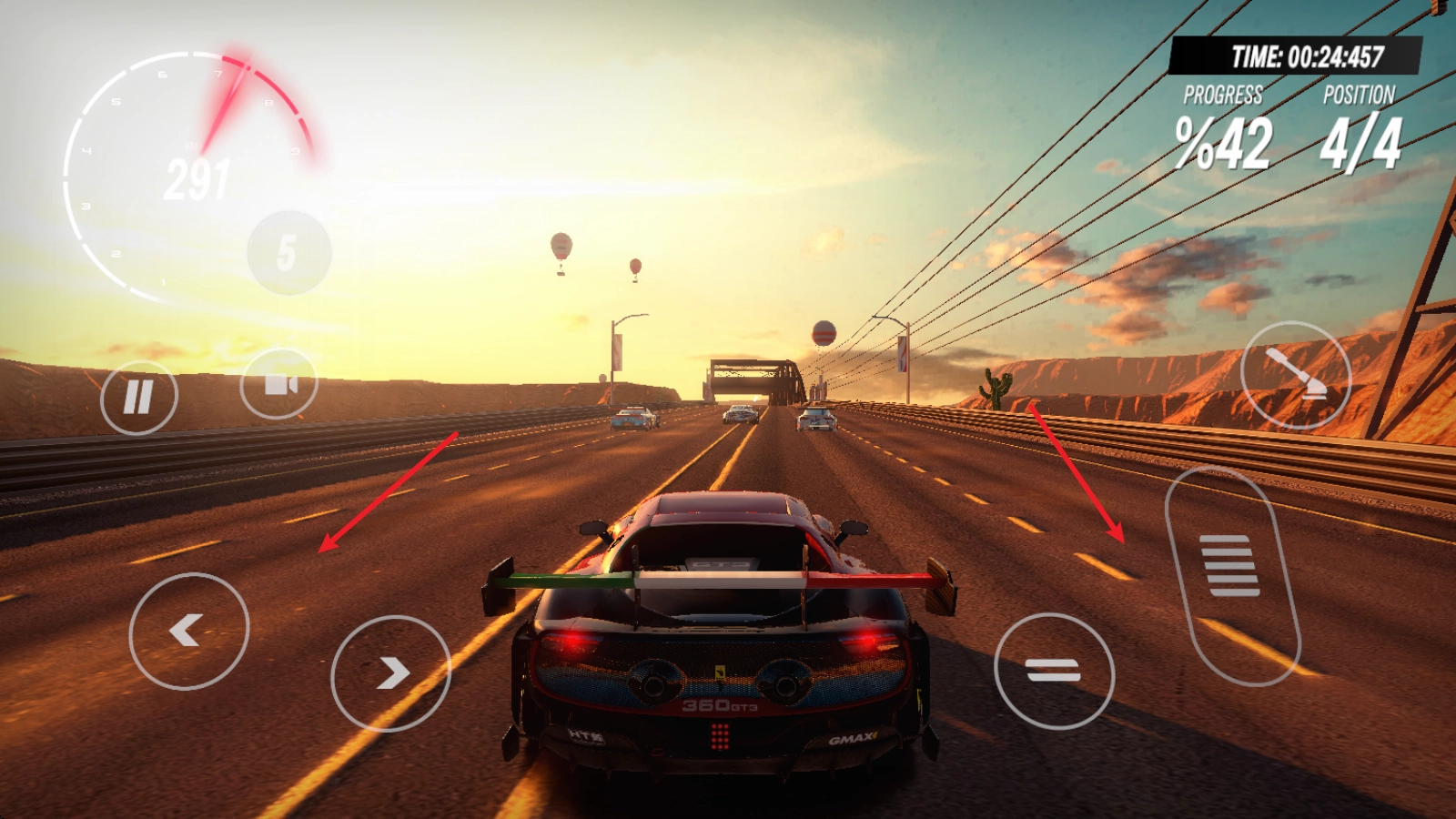Switch the camera view
The height and width of the screenshot is (819, 1456).
pos(279,384)
